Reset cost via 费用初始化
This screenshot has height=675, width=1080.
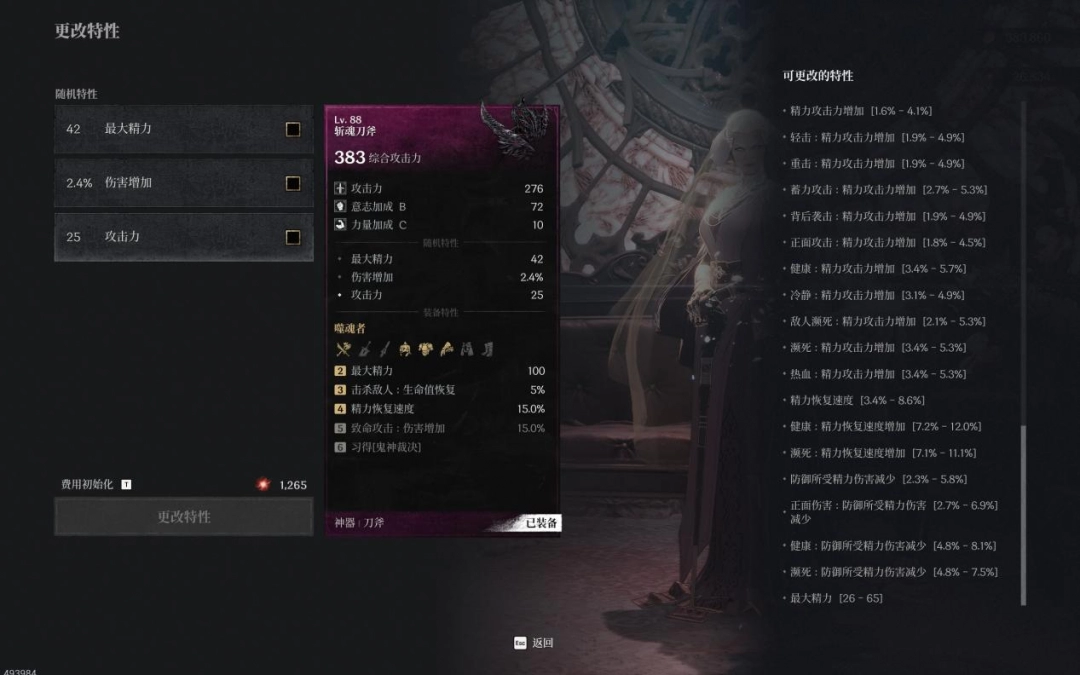(96, 485)
